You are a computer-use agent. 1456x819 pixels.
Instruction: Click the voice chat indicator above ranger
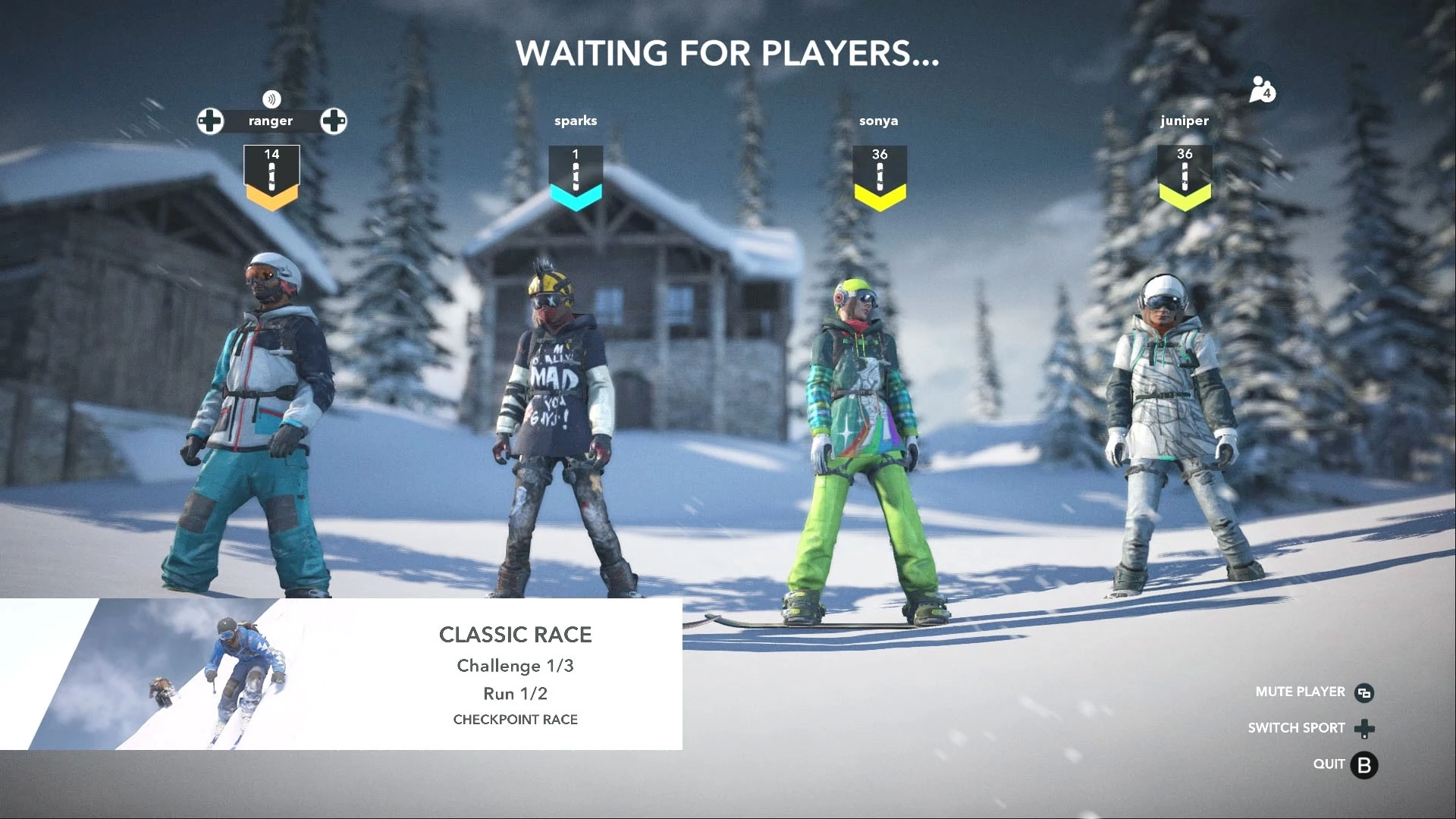tap(271, 99)
